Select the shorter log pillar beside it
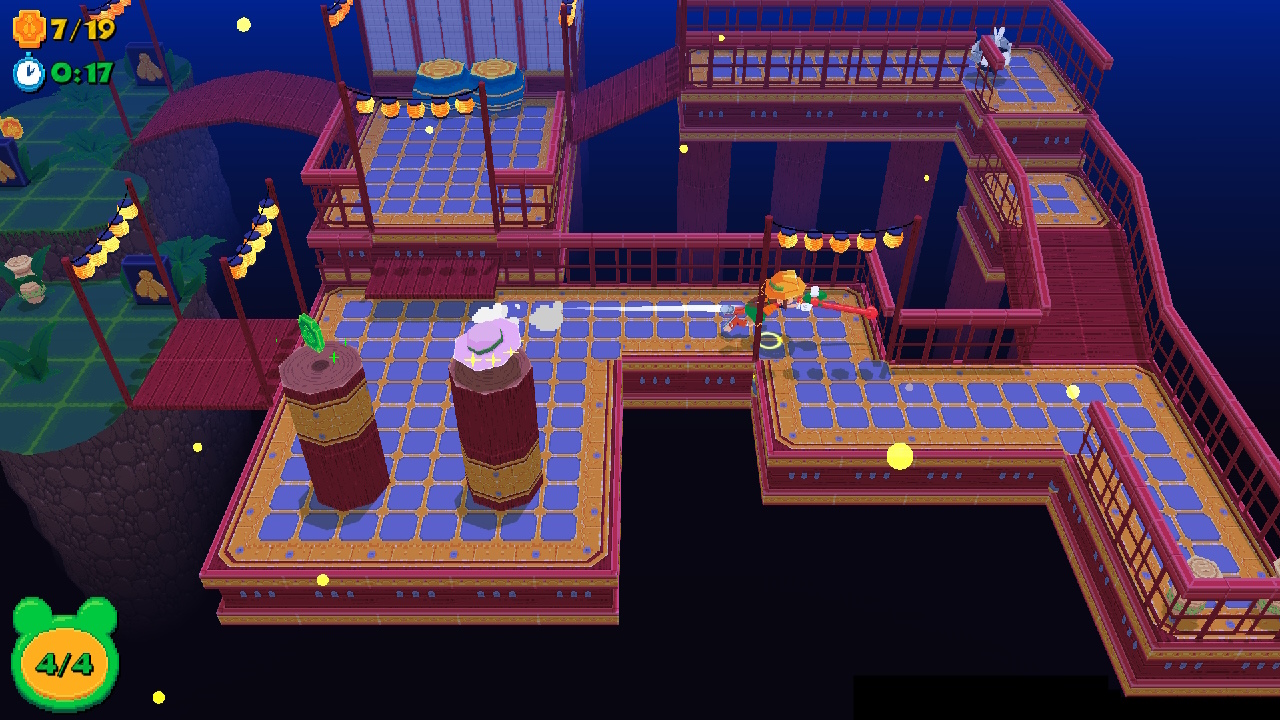Image resolution: width=1280 pixels, height=720 pixels. point(335,430)
